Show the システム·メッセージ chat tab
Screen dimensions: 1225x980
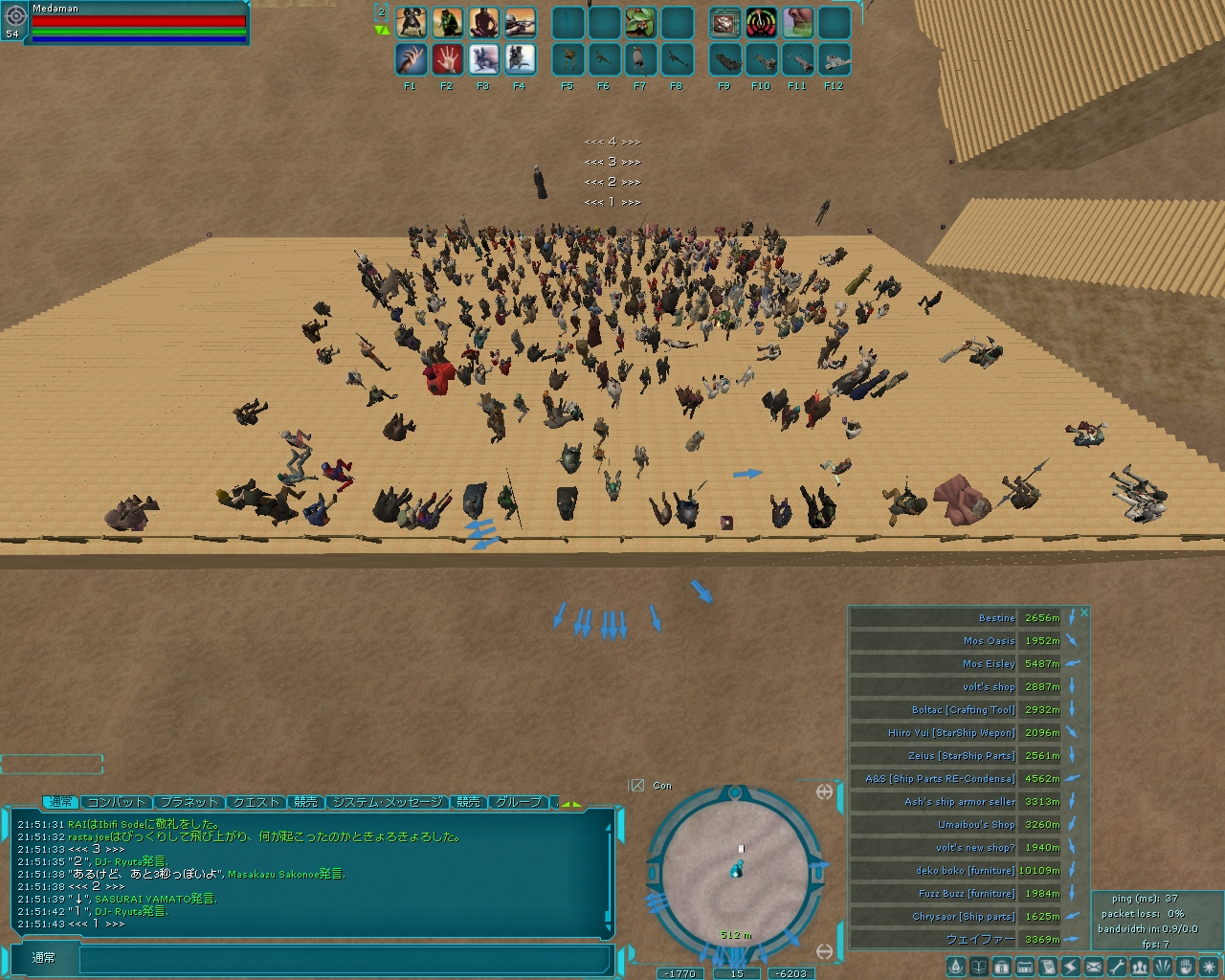(388, 802)
